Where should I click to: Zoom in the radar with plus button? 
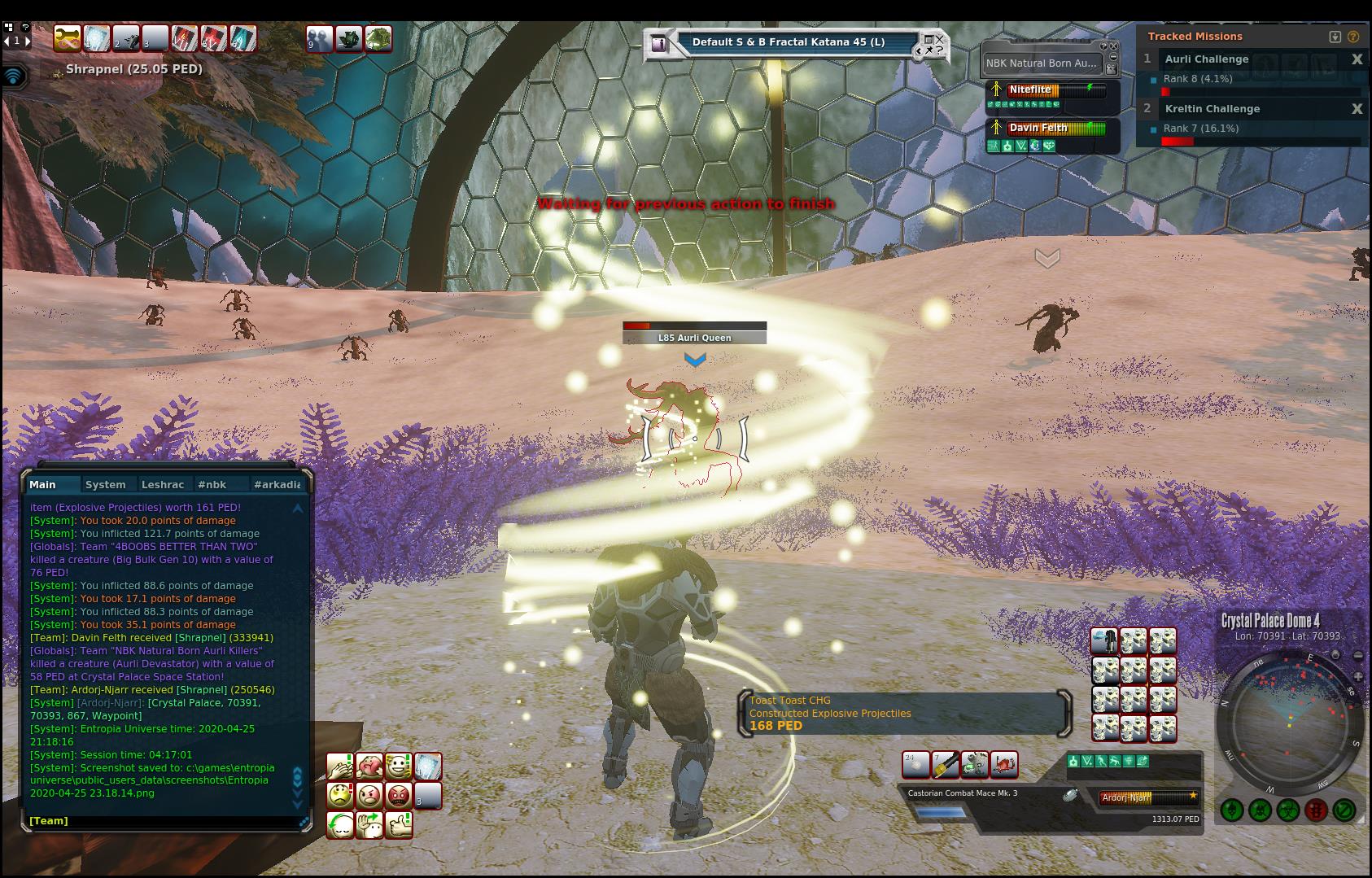(x=1359, y=677)
